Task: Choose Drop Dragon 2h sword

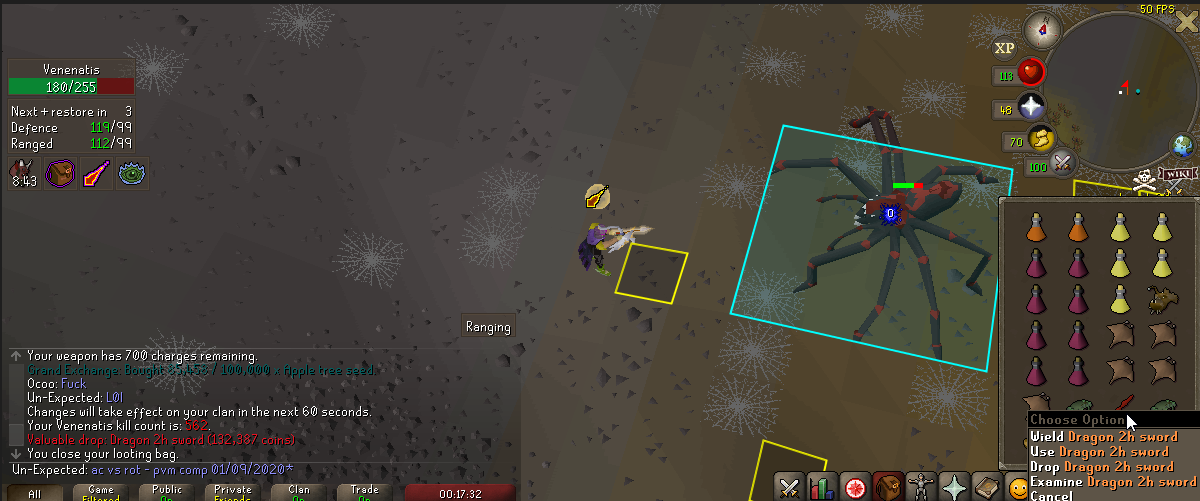Action: click(1101, 467)
